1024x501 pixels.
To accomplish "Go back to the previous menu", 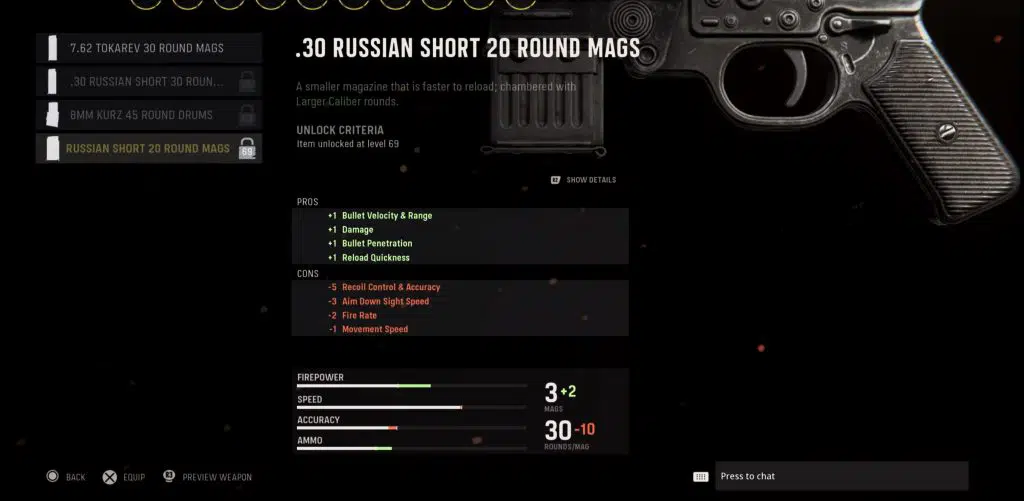I will click(x=66, y=477).
